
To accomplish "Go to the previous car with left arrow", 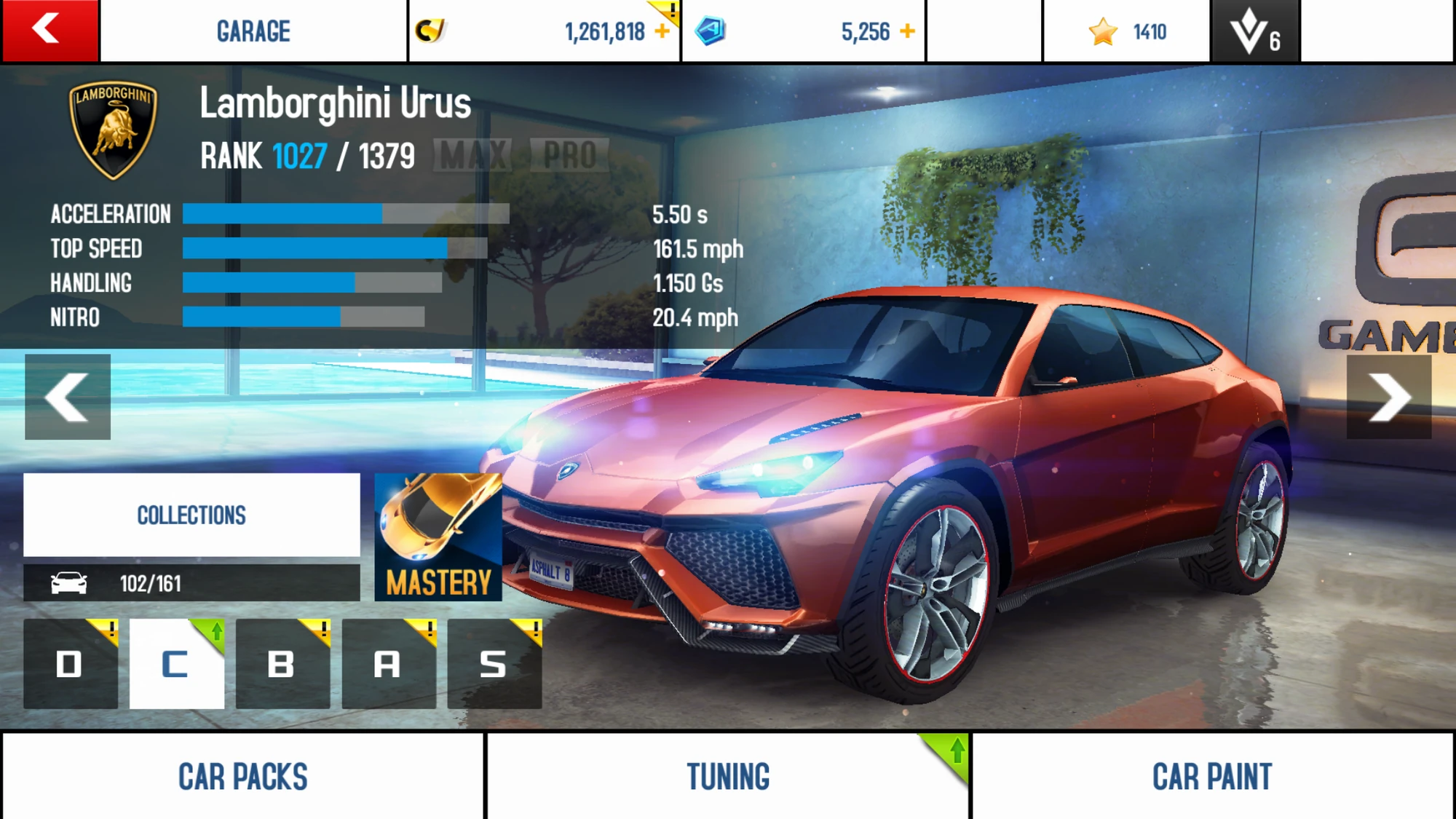I will [67, 397].
